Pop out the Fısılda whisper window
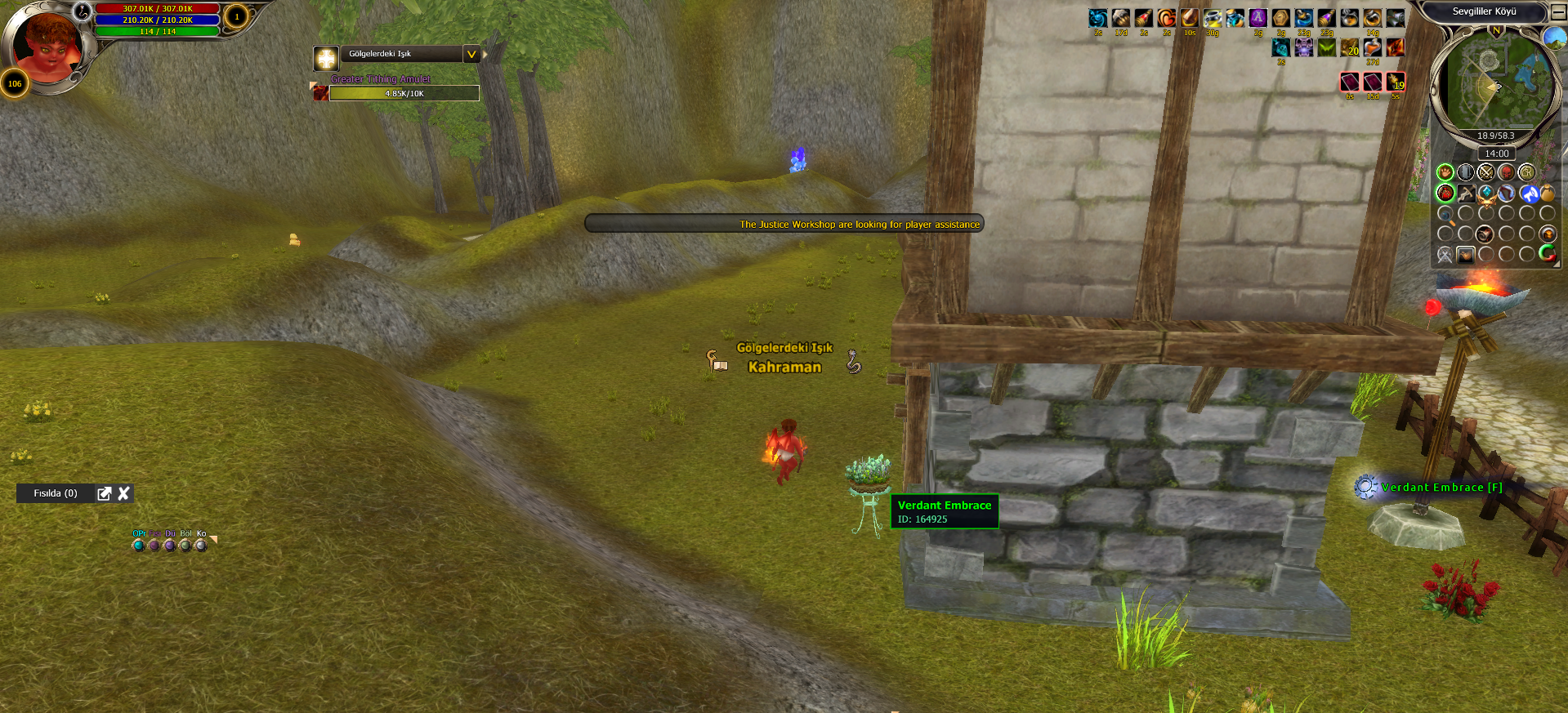This screenshot has width=1568, height=713. coord(104,493)
